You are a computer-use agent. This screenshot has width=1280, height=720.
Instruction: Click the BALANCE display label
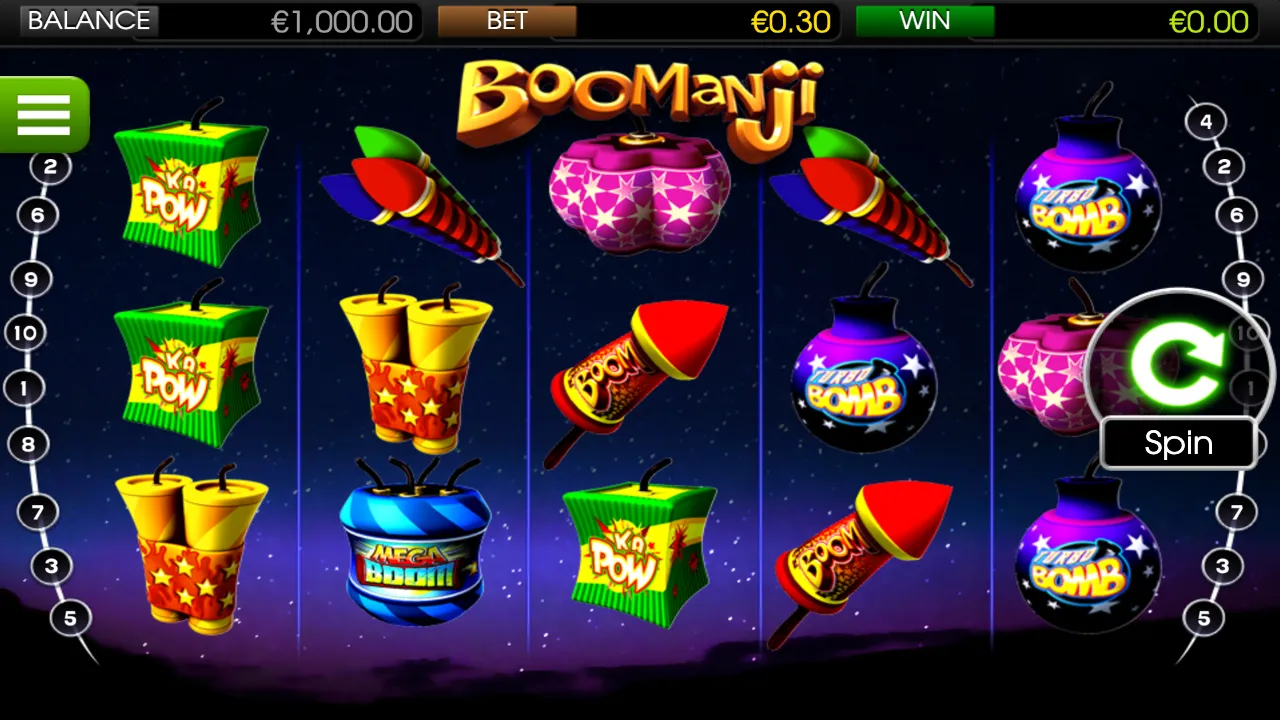coord(88,20)
